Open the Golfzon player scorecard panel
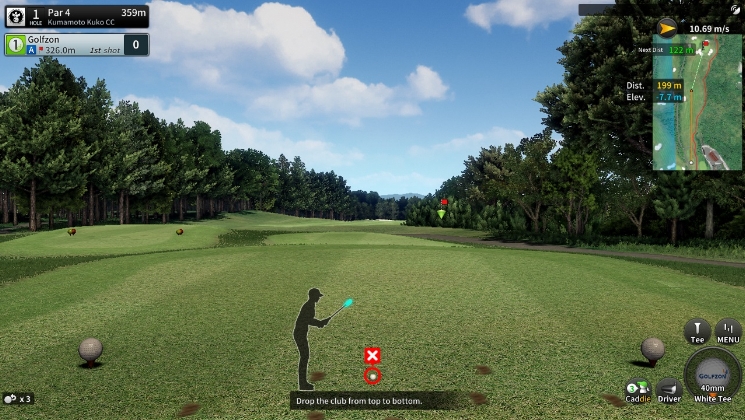The width and height of the screenshot is (745, 420). [x=76, y=44]
